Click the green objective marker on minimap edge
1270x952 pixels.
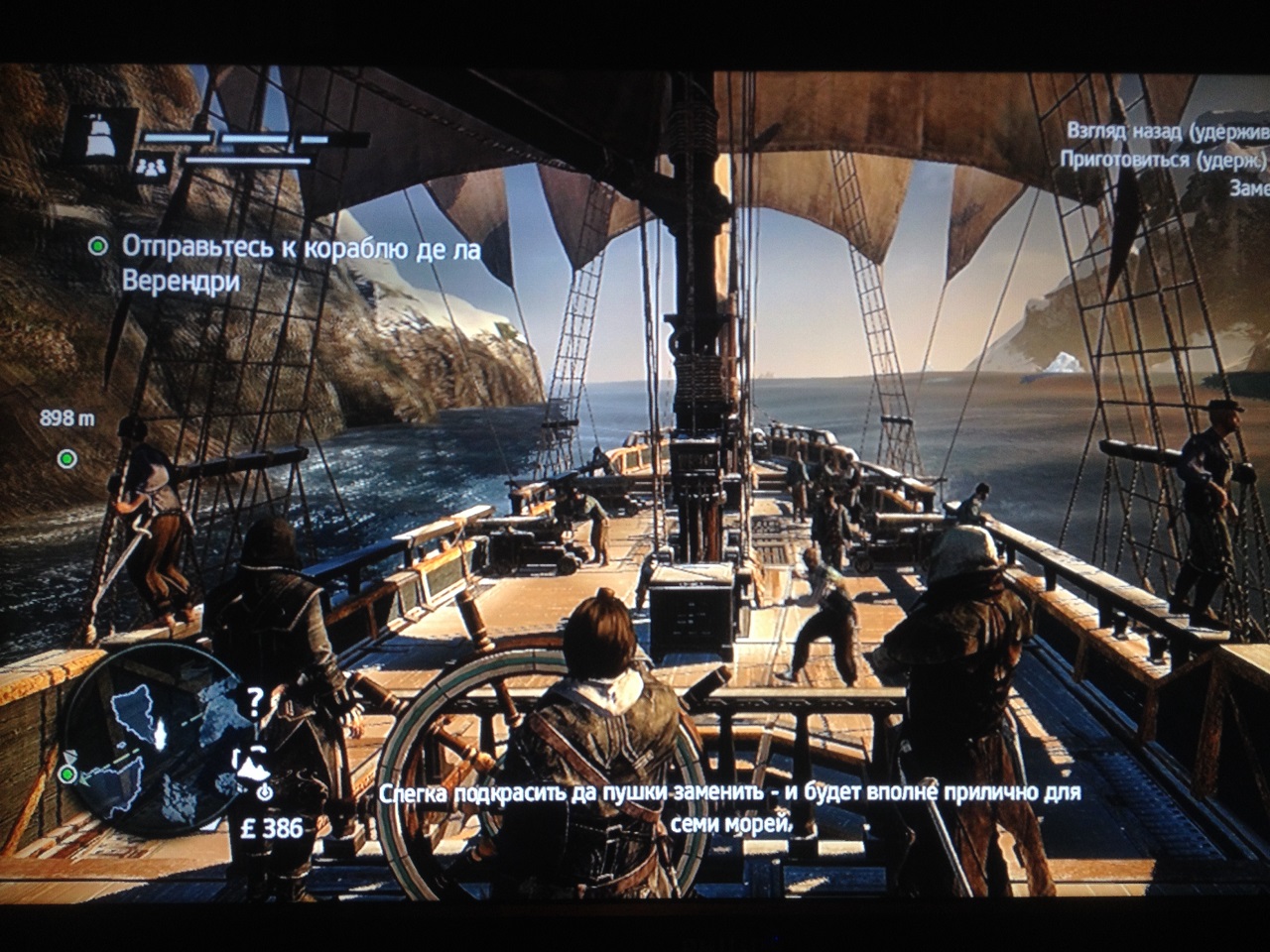(67, 773)
